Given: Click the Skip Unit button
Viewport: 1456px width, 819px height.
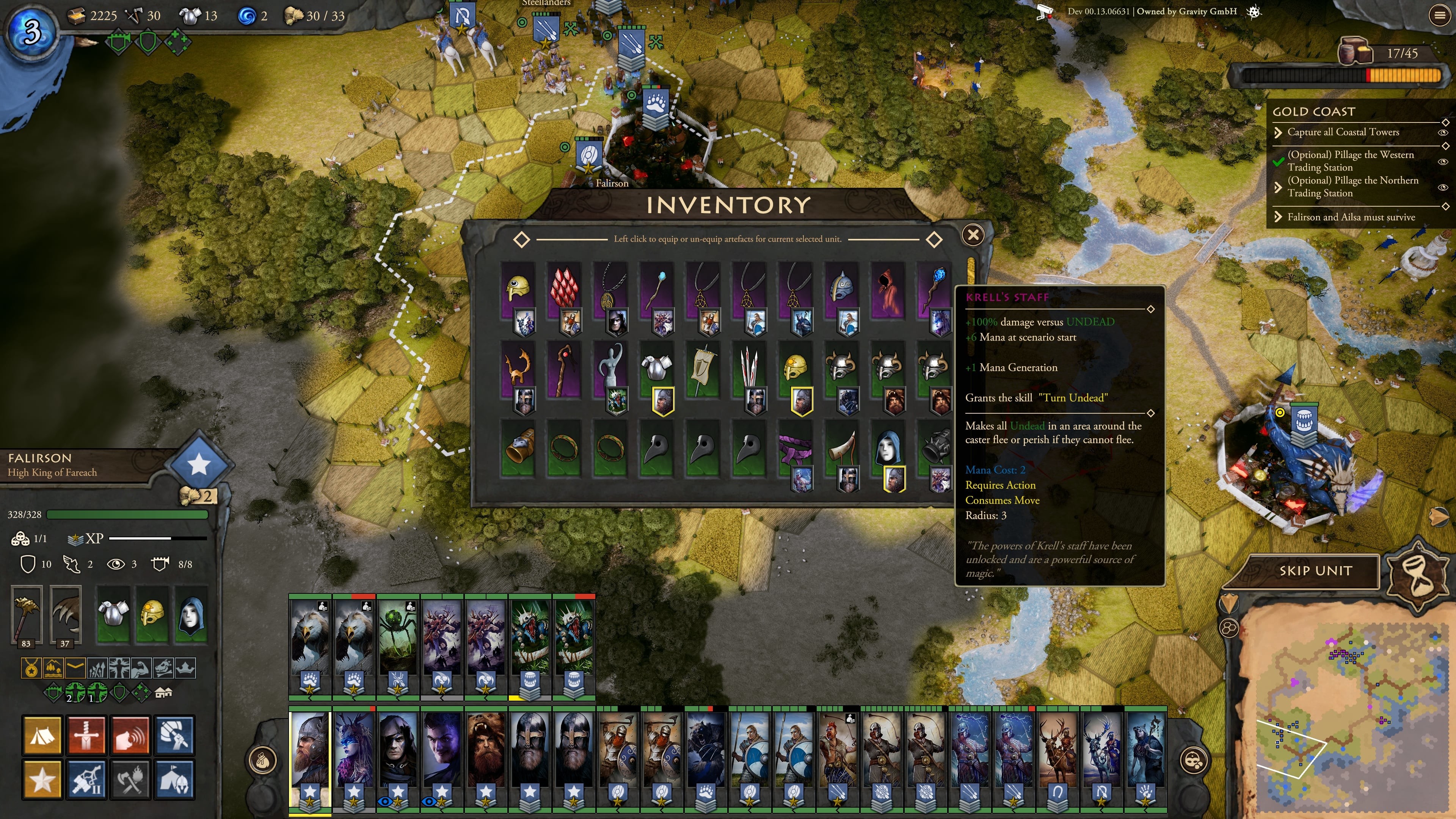Looking at the screenshot, I should (1315, 571).
